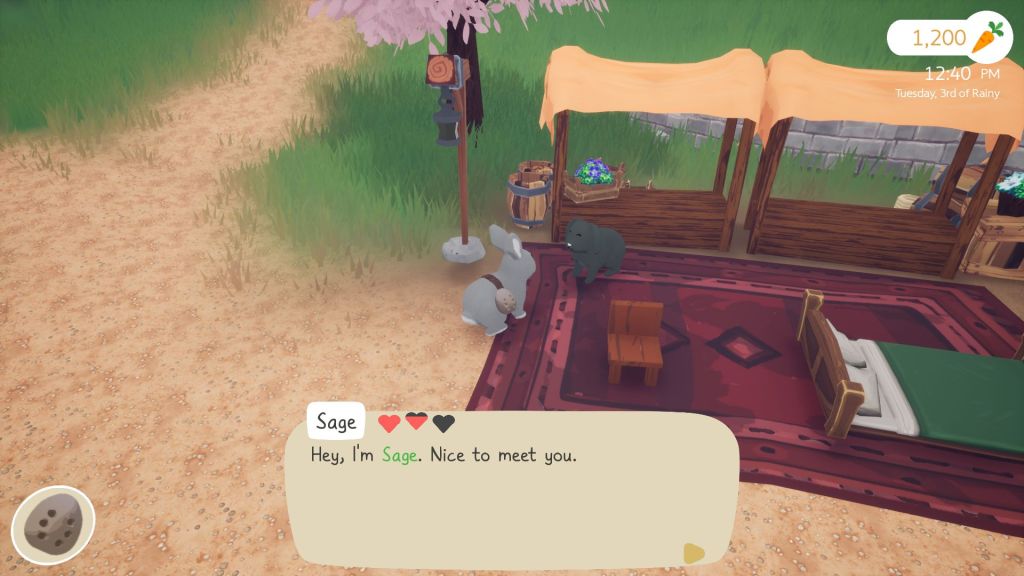Viewport: 1024px width, 576px height.
Task: Select the seed item slot
Action: click(53, 525)
